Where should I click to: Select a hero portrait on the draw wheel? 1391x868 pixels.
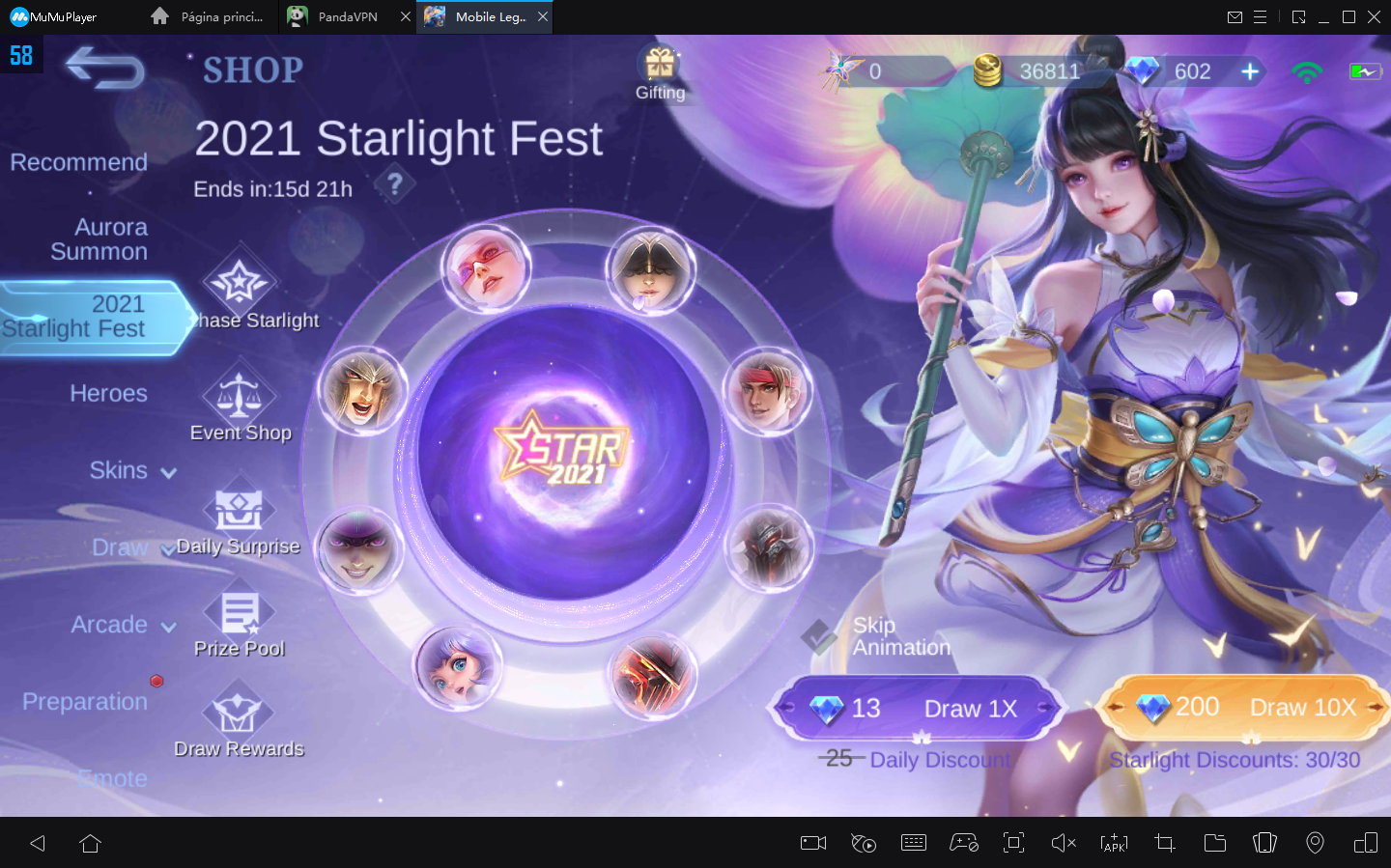click(x=486, y=267)
